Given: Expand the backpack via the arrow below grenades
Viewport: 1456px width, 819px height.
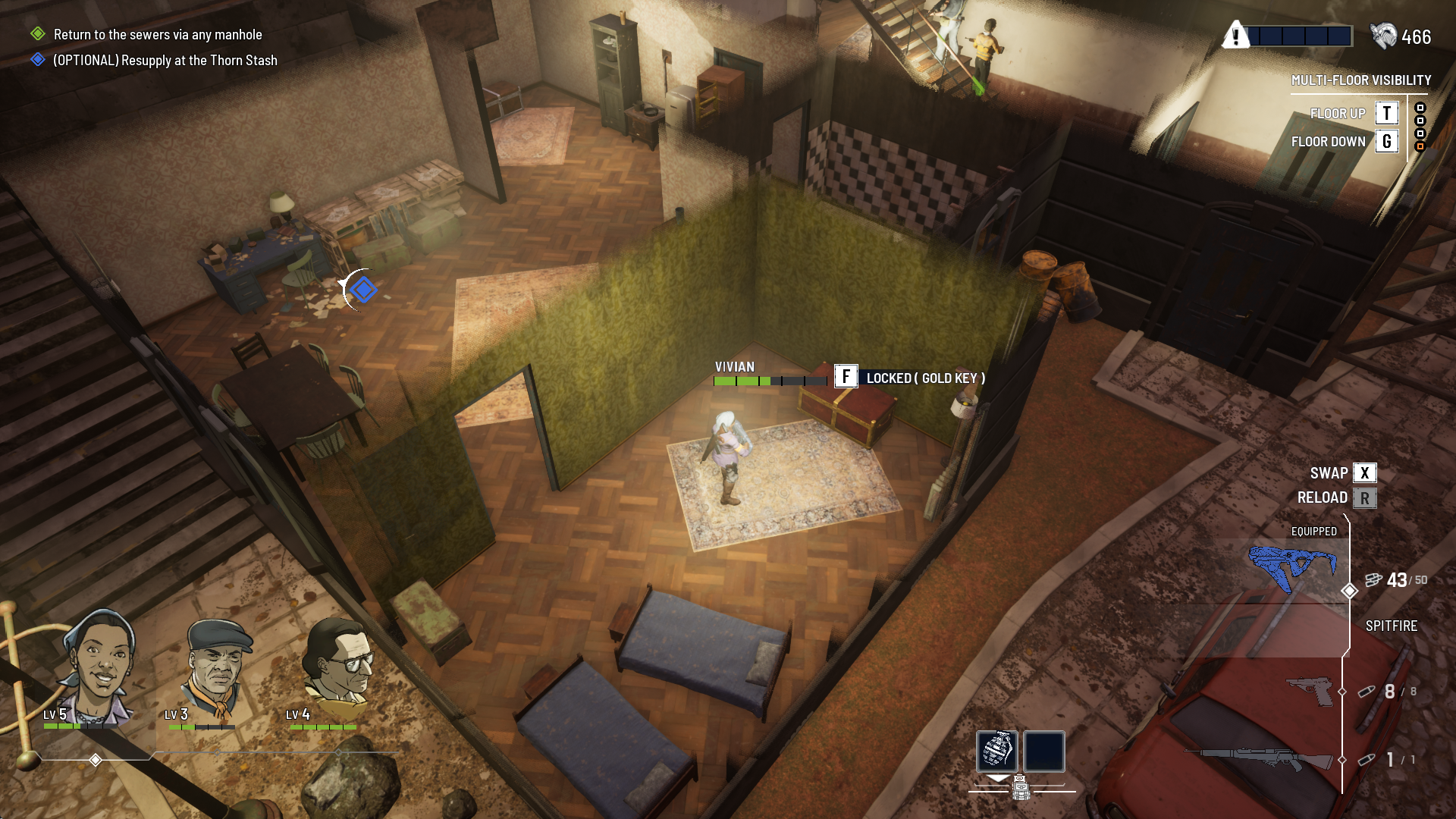Looking at the screenshot, I should [x=998, y=779].
